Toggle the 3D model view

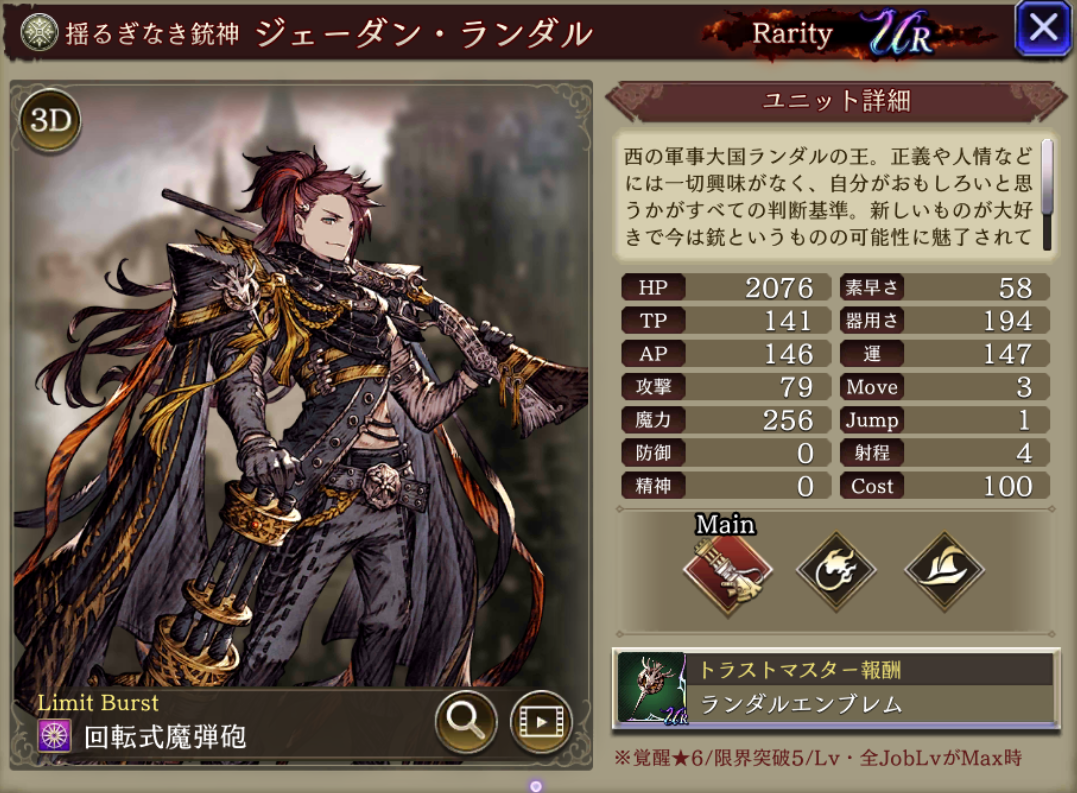[50, 120]
